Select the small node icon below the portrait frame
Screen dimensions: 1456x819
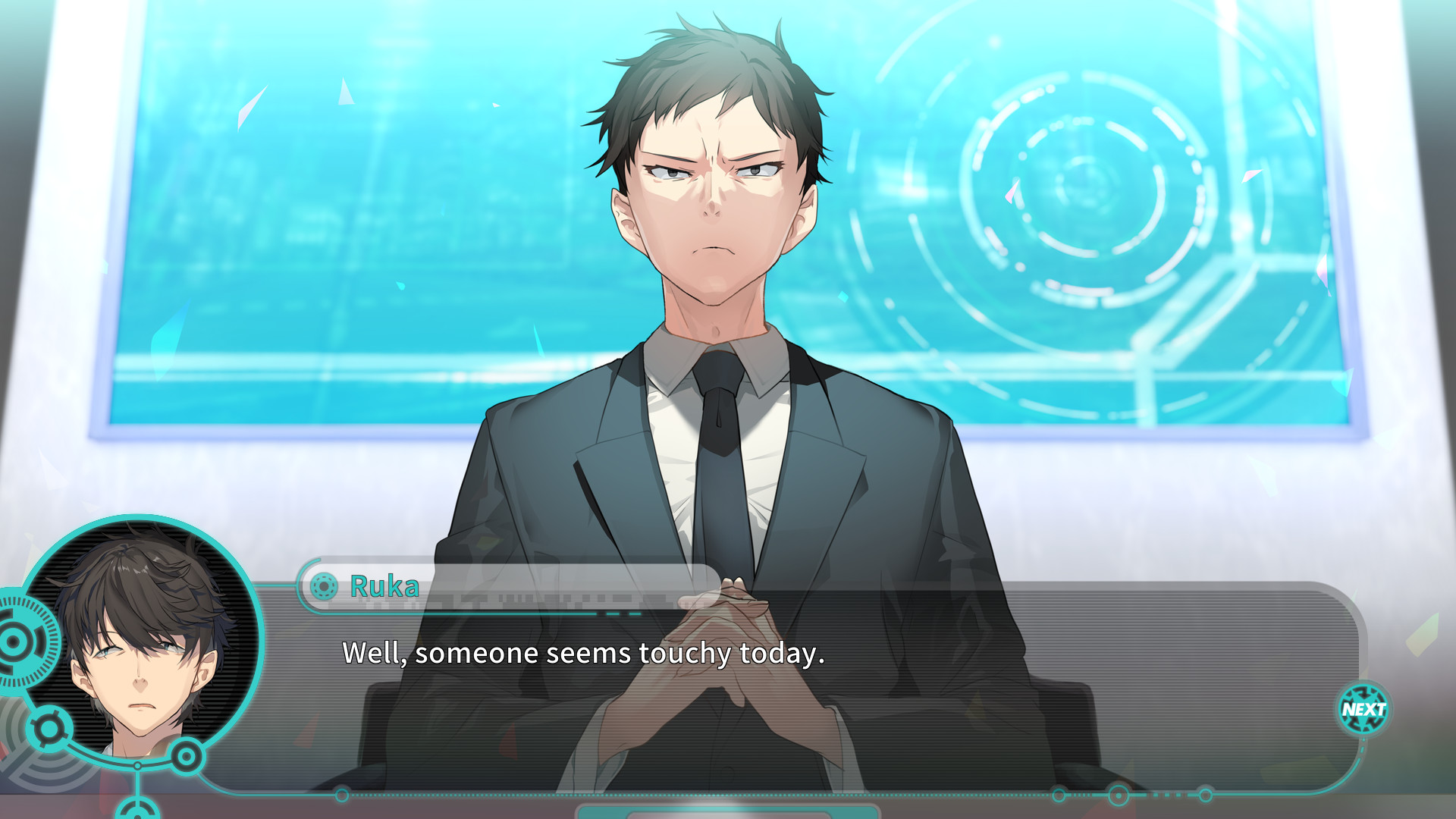[138, 811]
